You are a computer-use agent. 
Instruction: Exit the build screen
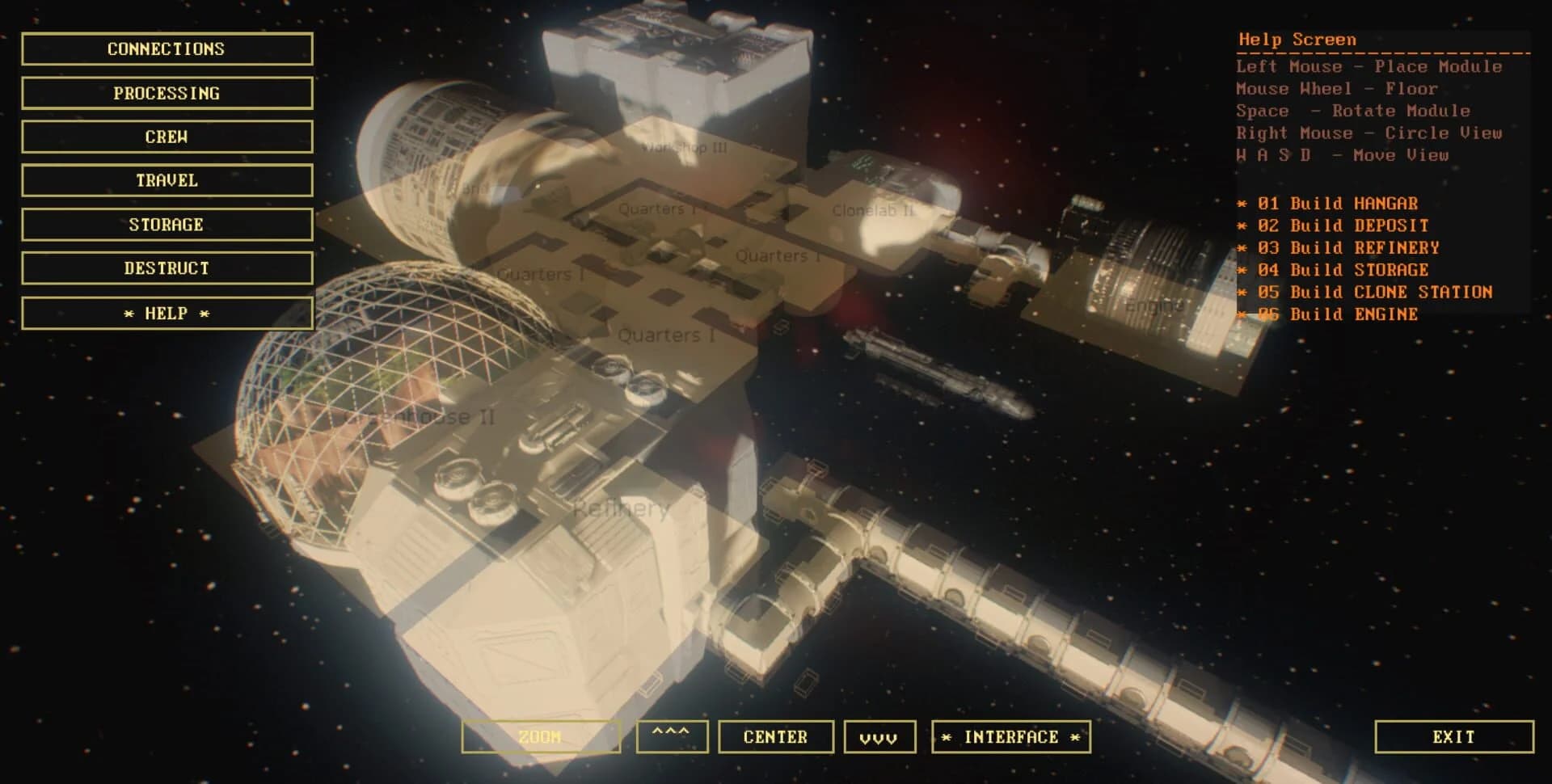[x=1453, y=736]
